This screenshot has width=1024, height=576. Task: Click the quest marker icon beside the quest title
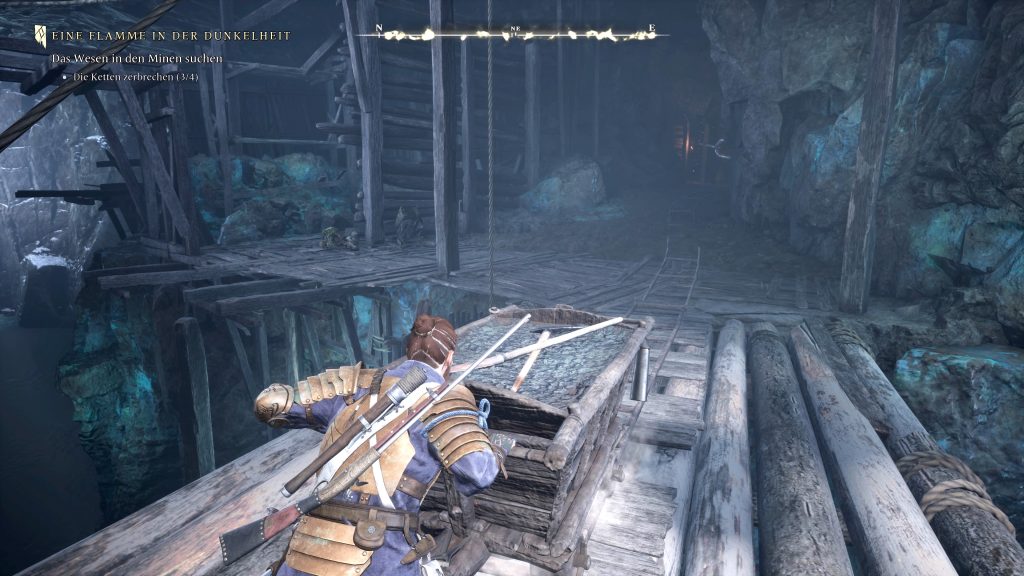pyautogui.click(x=40, y=35)
